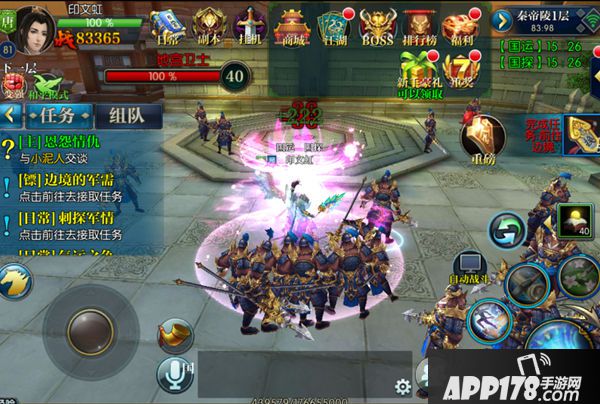Tap the microphone voice chat button
The height and width of the screenshot is (404, 600).
[175, 374]
